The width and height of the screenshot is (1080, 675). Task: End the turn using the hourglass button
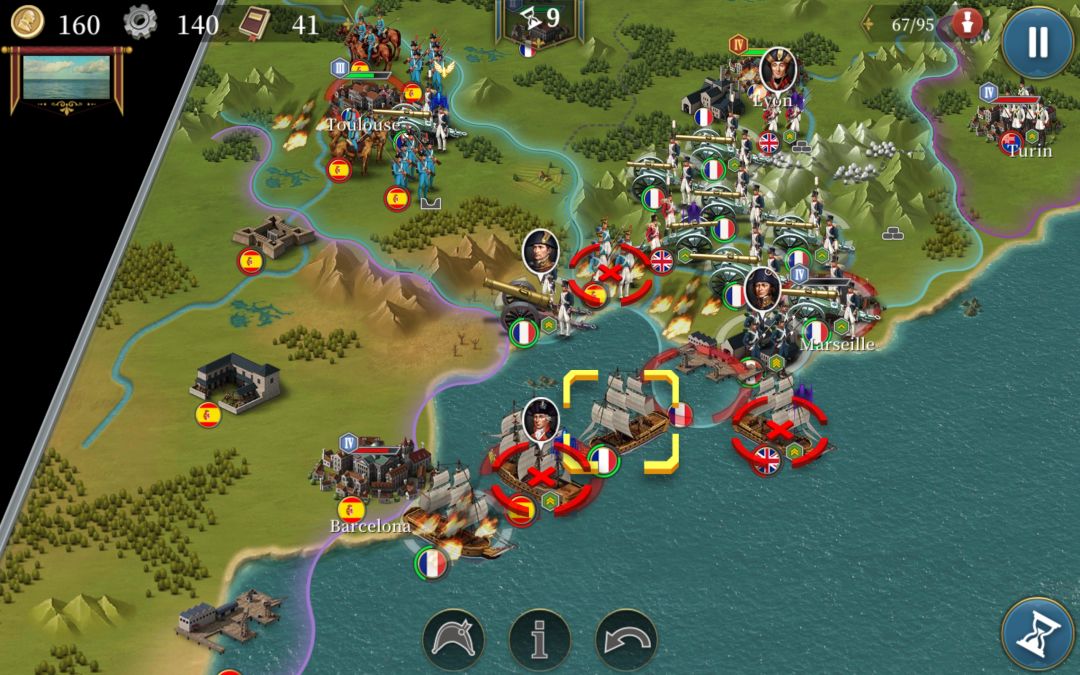click(1038, 633)
